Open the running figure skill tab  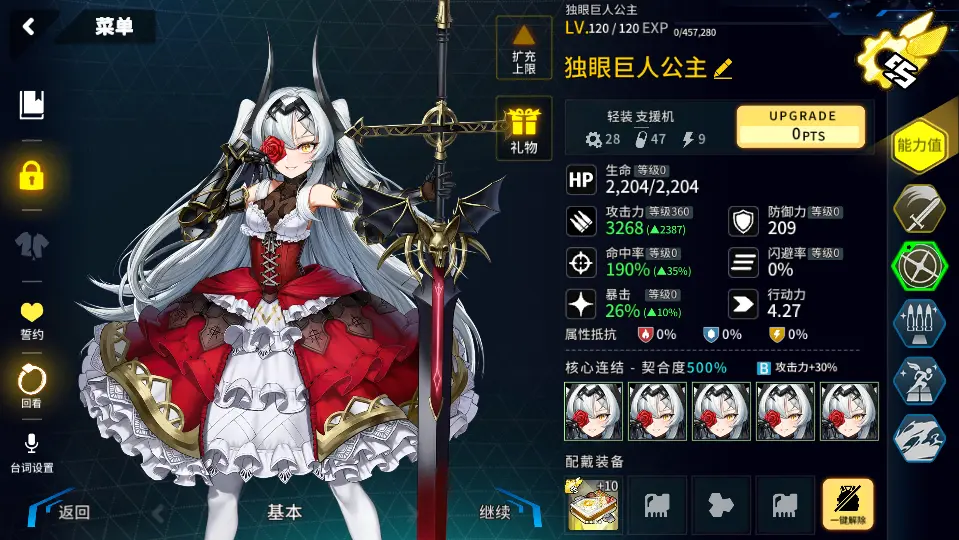coord(919,381)
